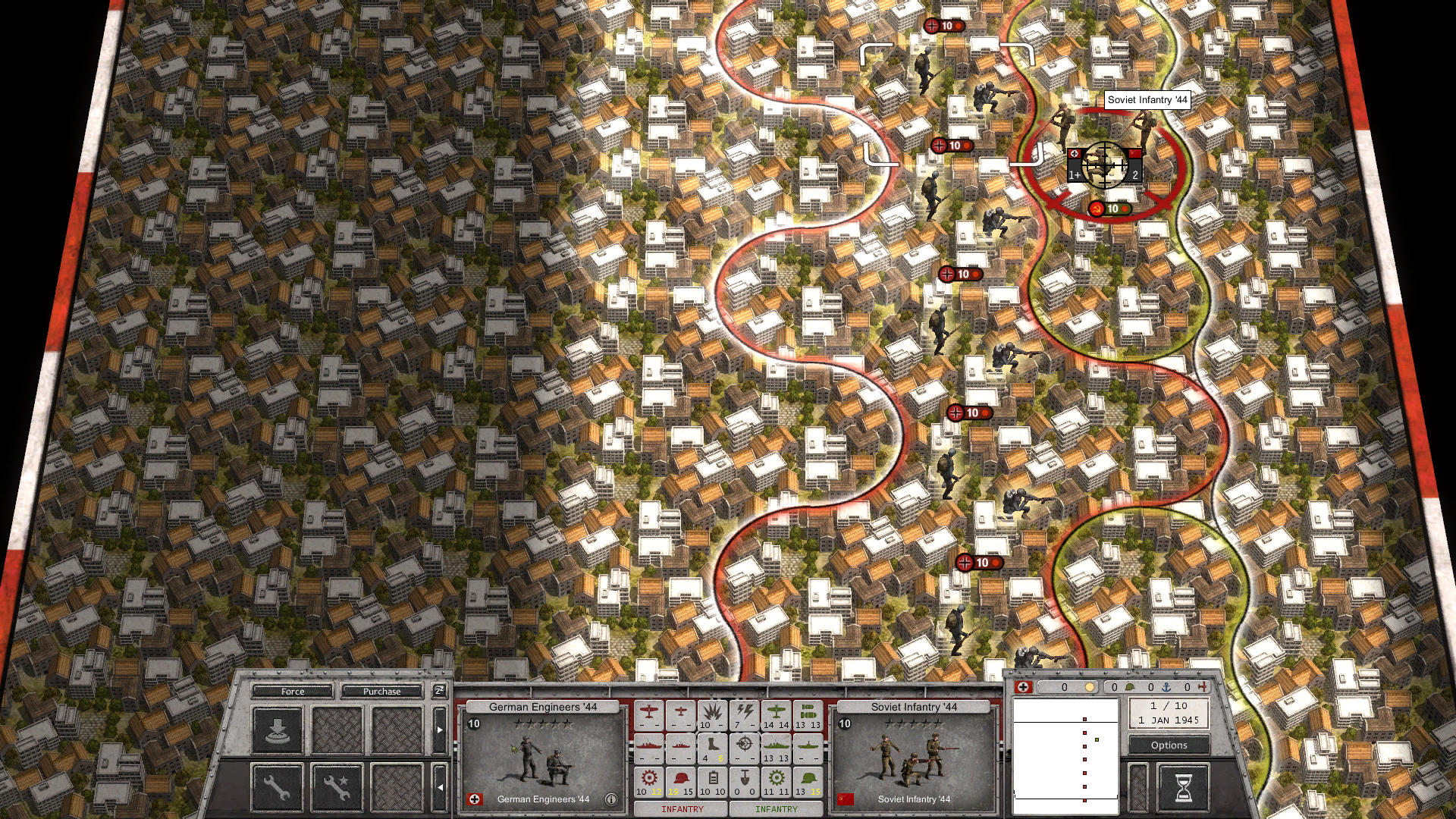Select the green INFANTRY class label
This screenshot has height=819, width=1456.
pos(777,808)
